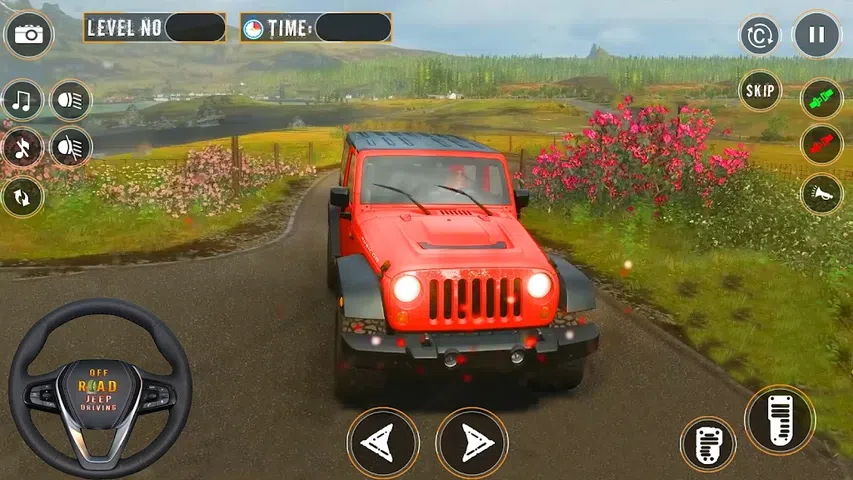The image size is (853, 480).
Task: Switch on the headlights icon
Action: point(71,100)
